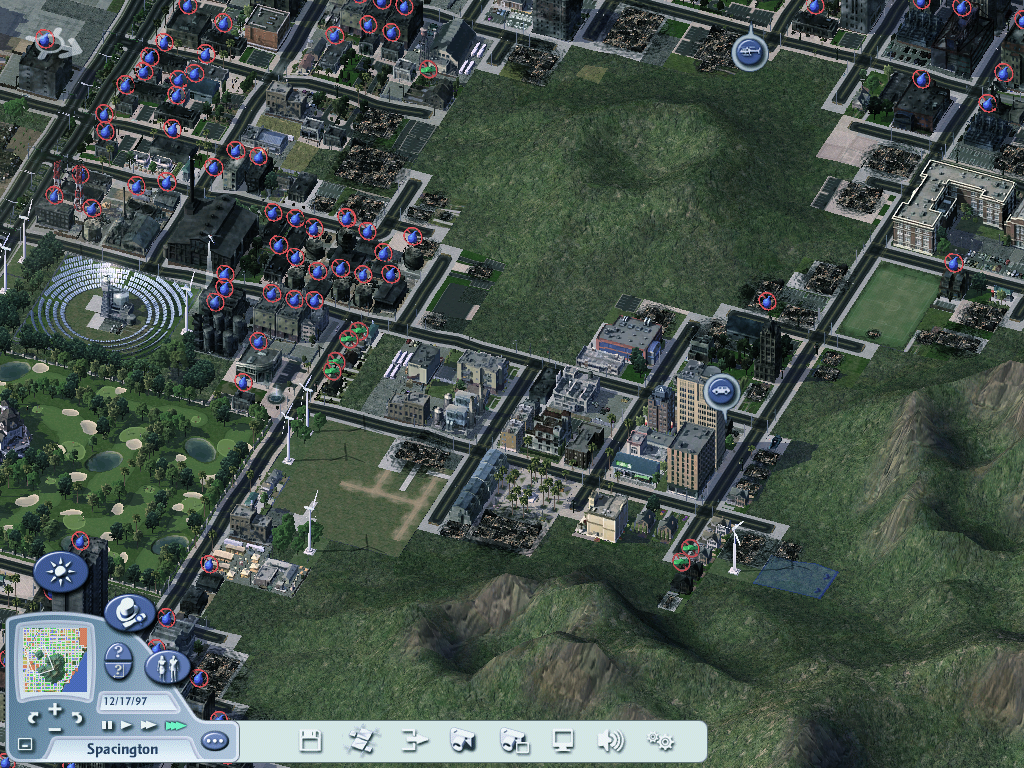
Task: Zoom in with the plus button
Action: [x=55, y=710]
